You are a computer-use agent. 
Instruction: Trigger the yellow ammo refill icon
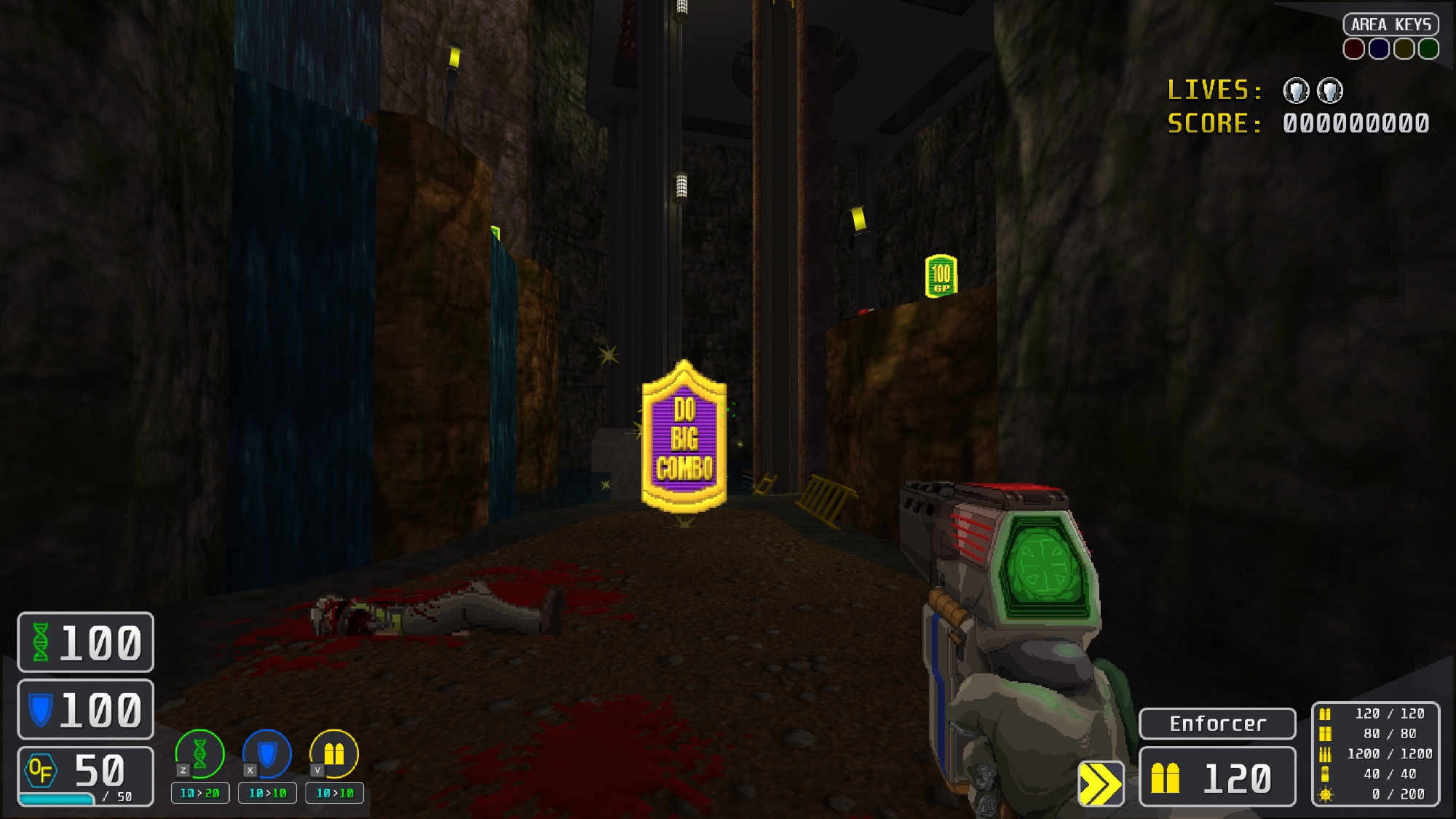[x=334, y=753]
